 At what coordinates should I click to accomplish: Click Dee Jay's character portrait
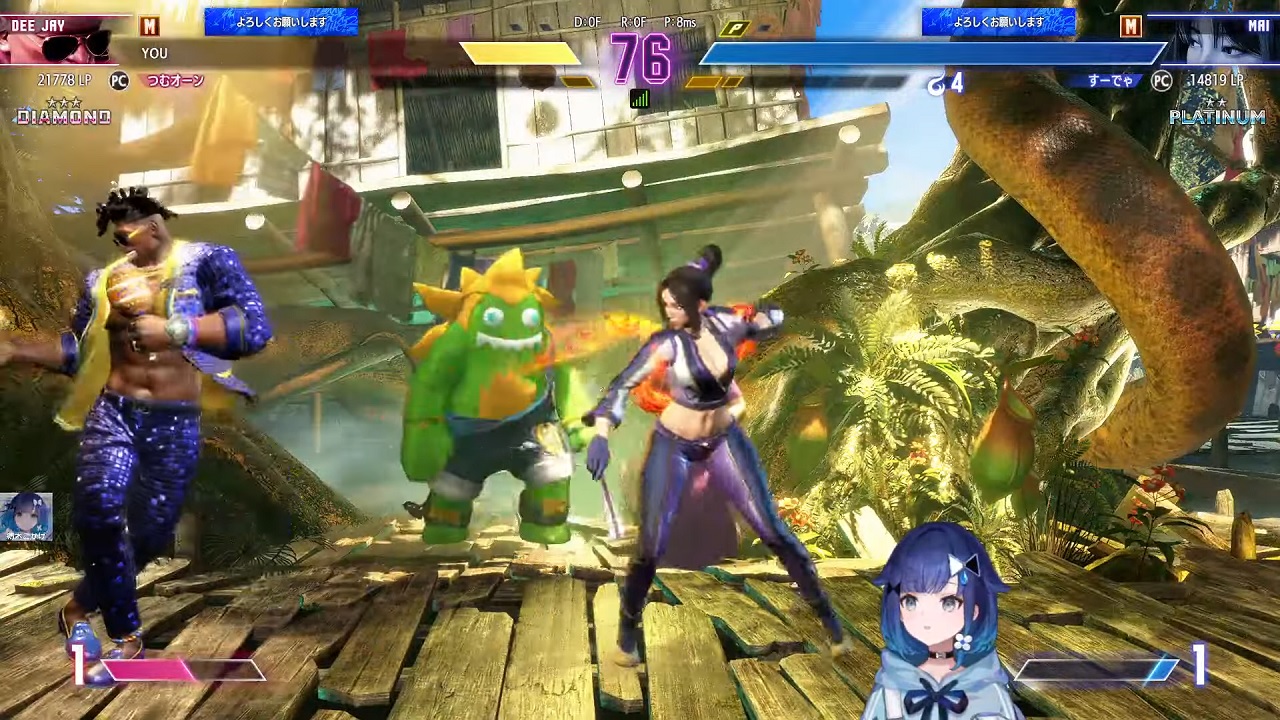tap(62, 42)
